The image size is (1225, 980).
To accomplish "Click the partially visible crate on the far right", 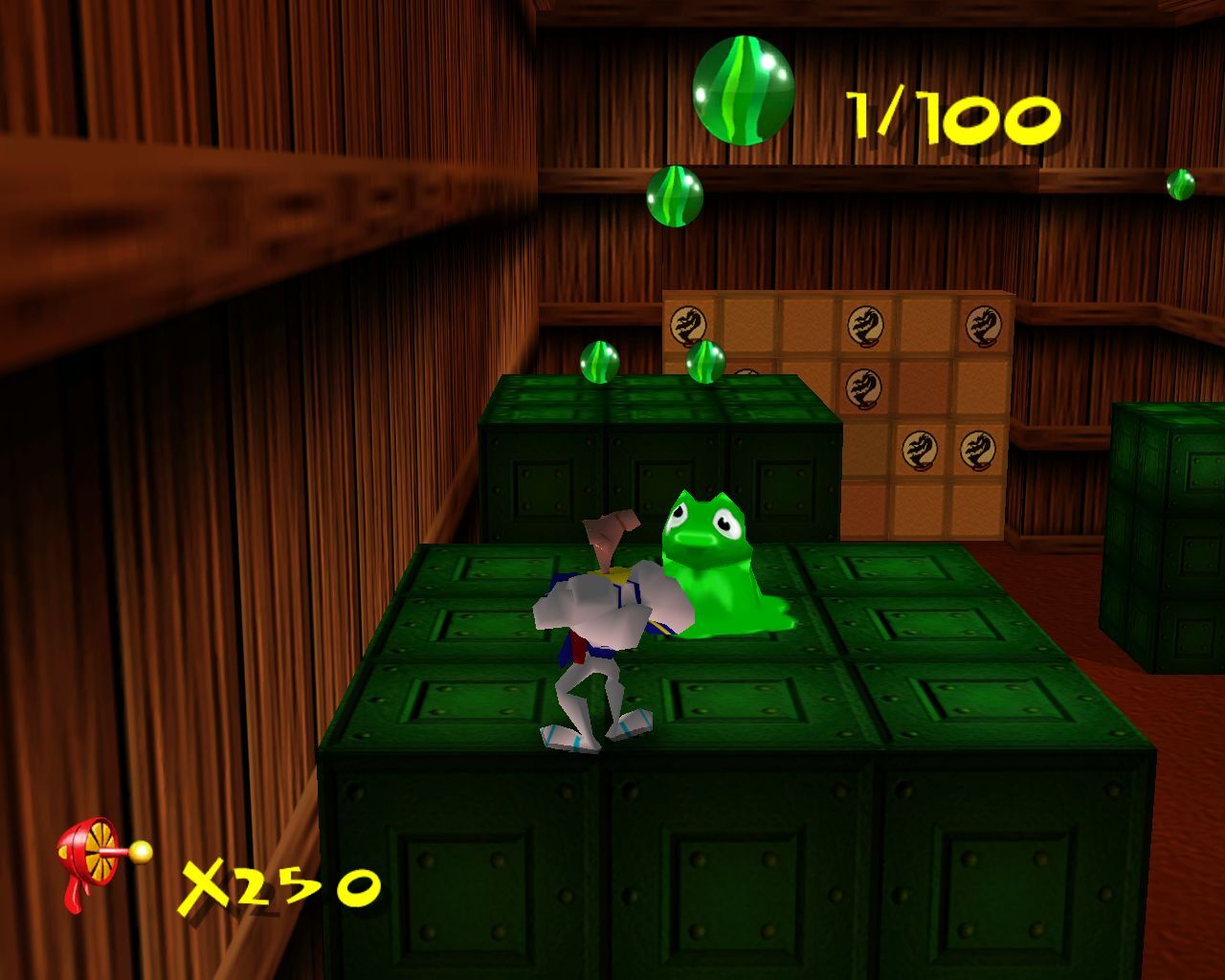I will (x=1163, y=536).
